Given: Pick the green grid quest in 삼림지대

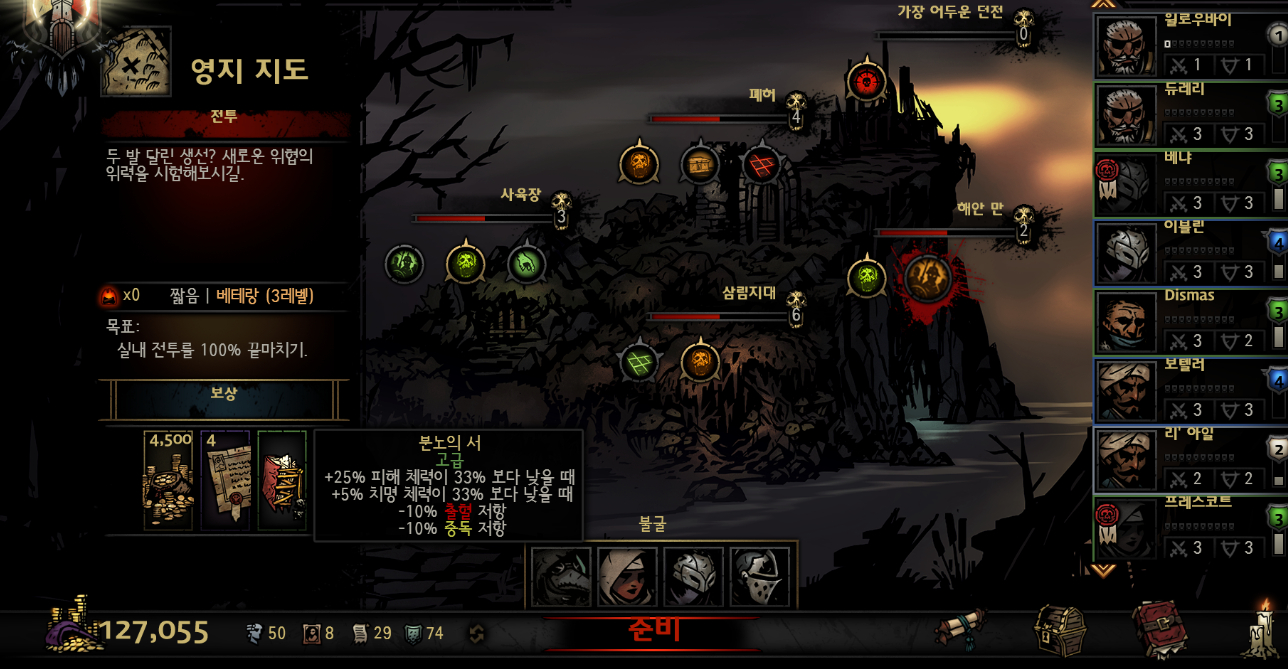Looking at the screenshot, I should tap(639, 361).
